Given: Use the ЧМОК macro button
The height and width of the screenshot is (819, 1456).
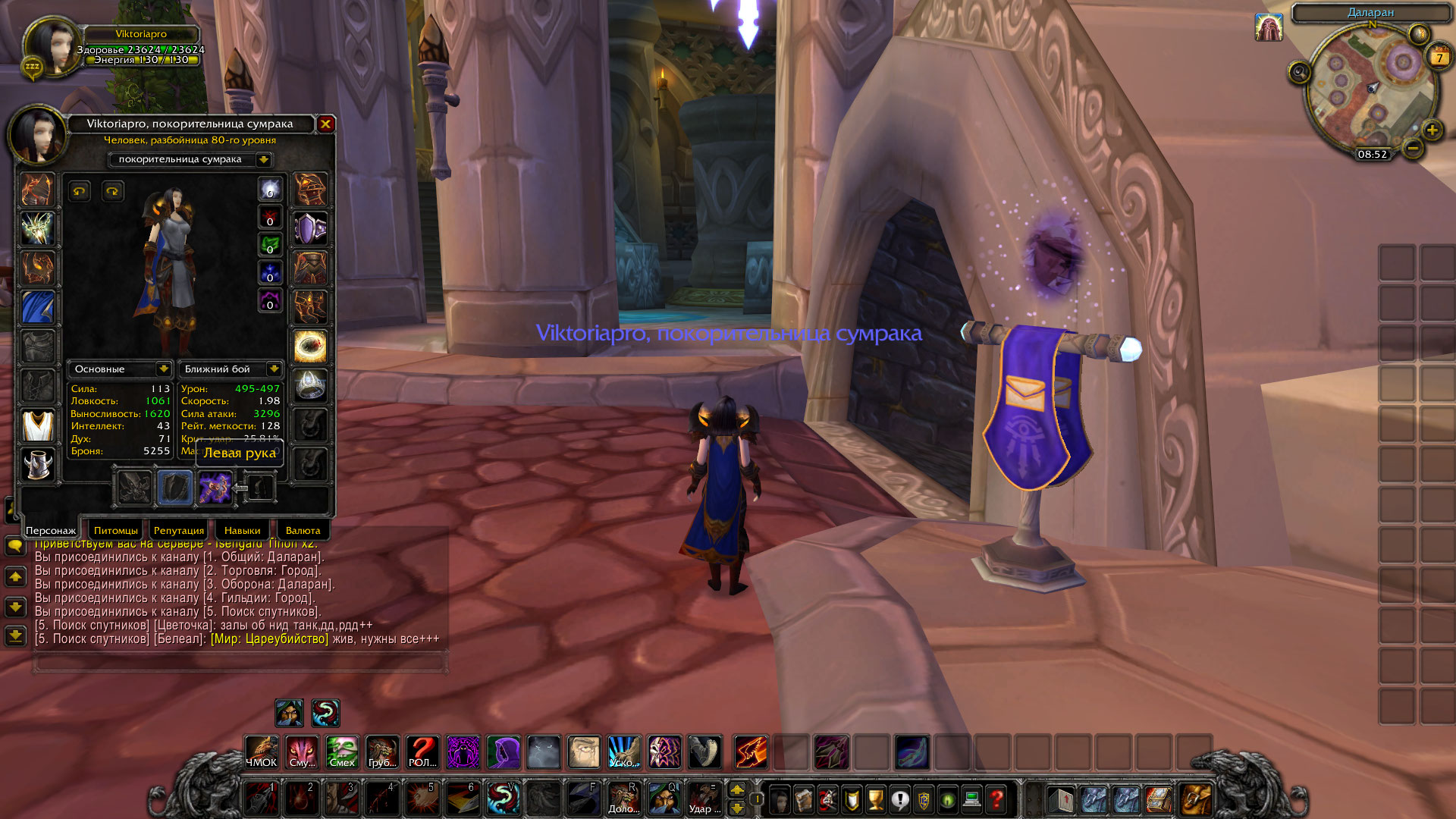Looking at the screenshot, I should tap(262, 752).
